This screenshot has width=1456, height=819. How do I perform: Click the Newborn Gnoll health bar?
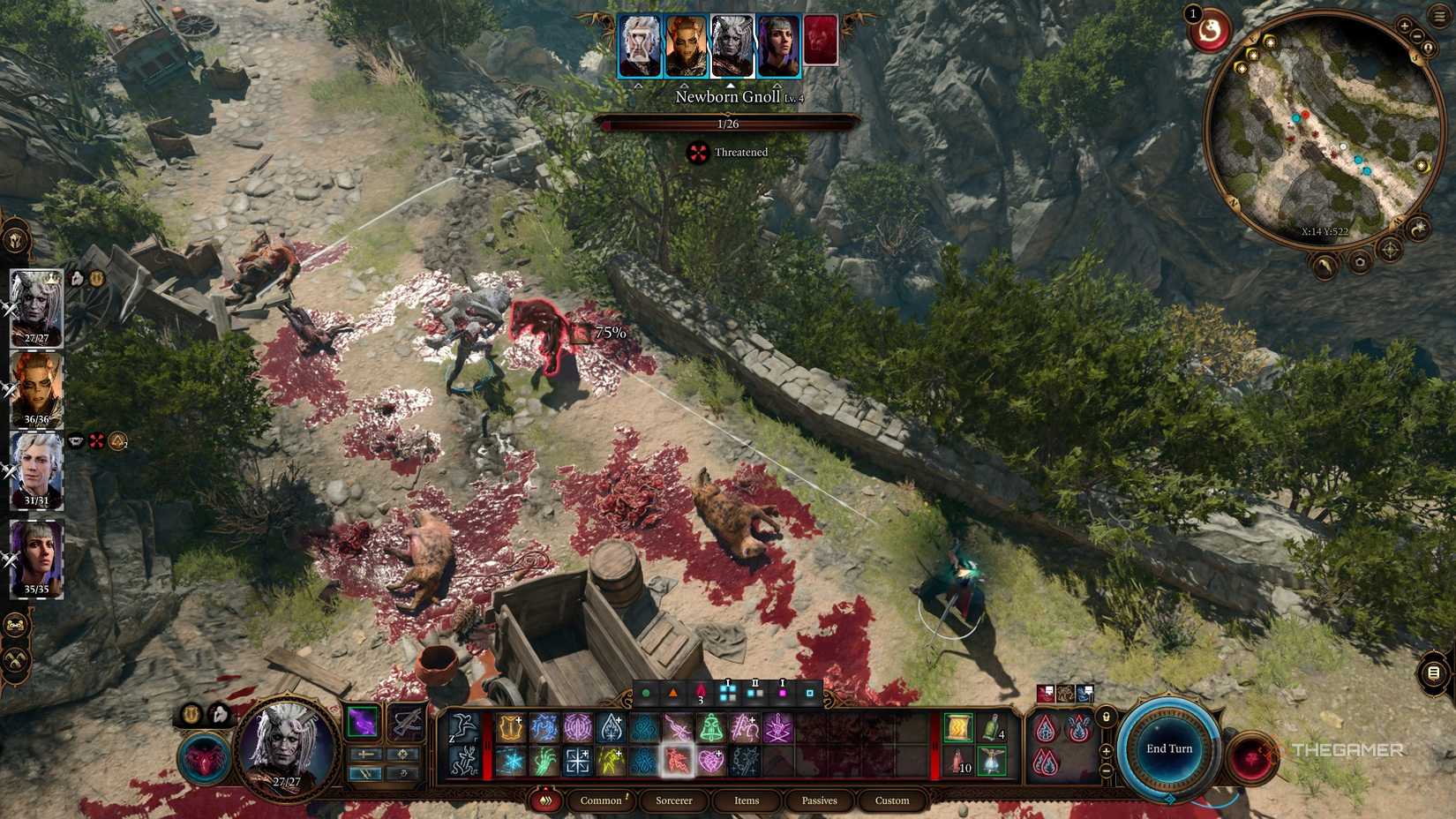(x=728, y=124)
